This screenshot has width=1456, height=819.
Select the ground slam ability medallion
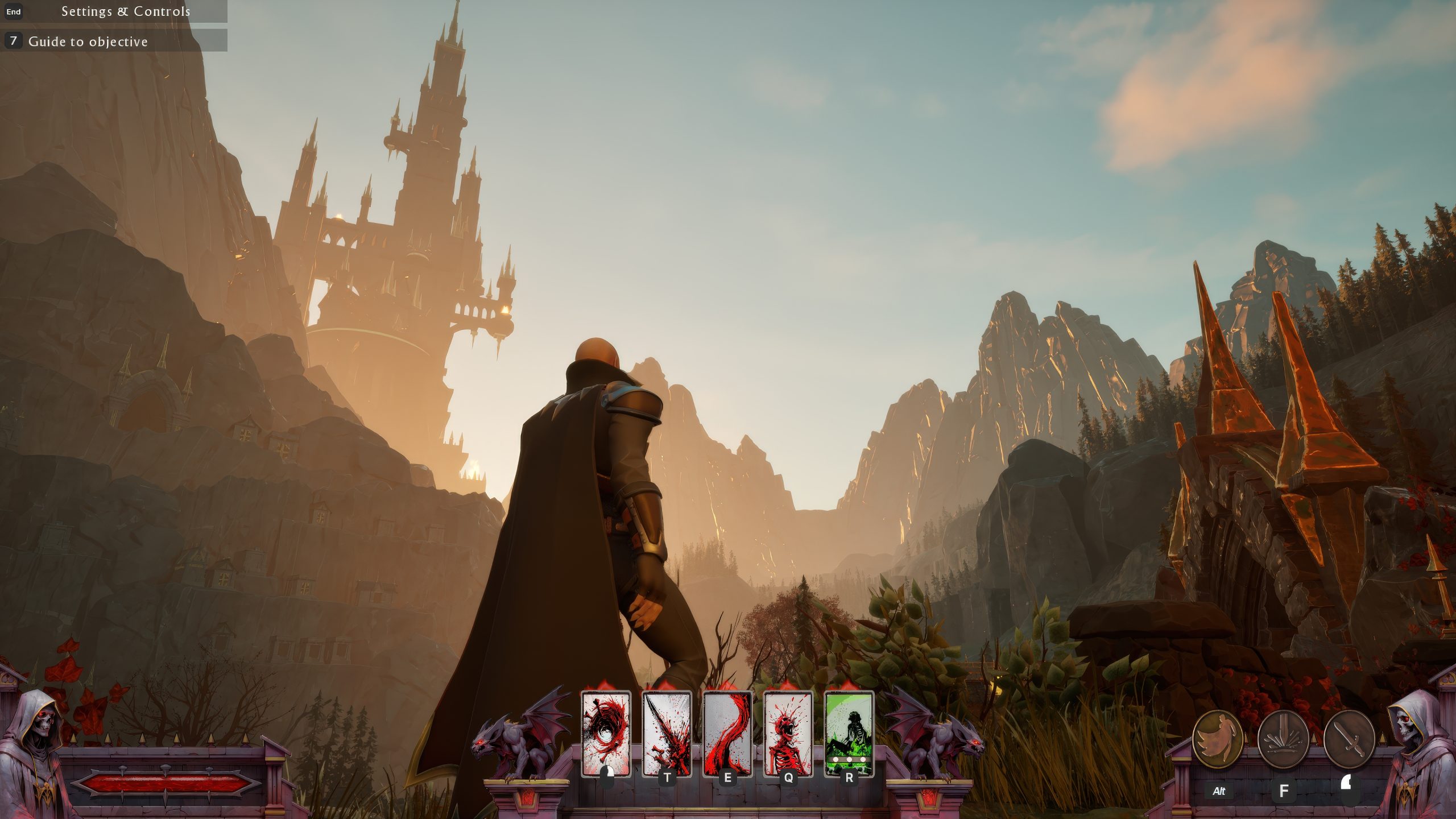tap(1284, 738)
